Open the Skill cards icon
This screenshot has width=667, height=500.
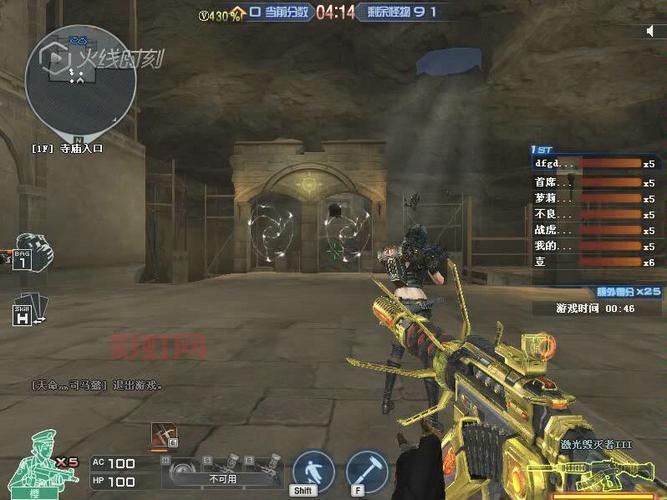[26, 310]
